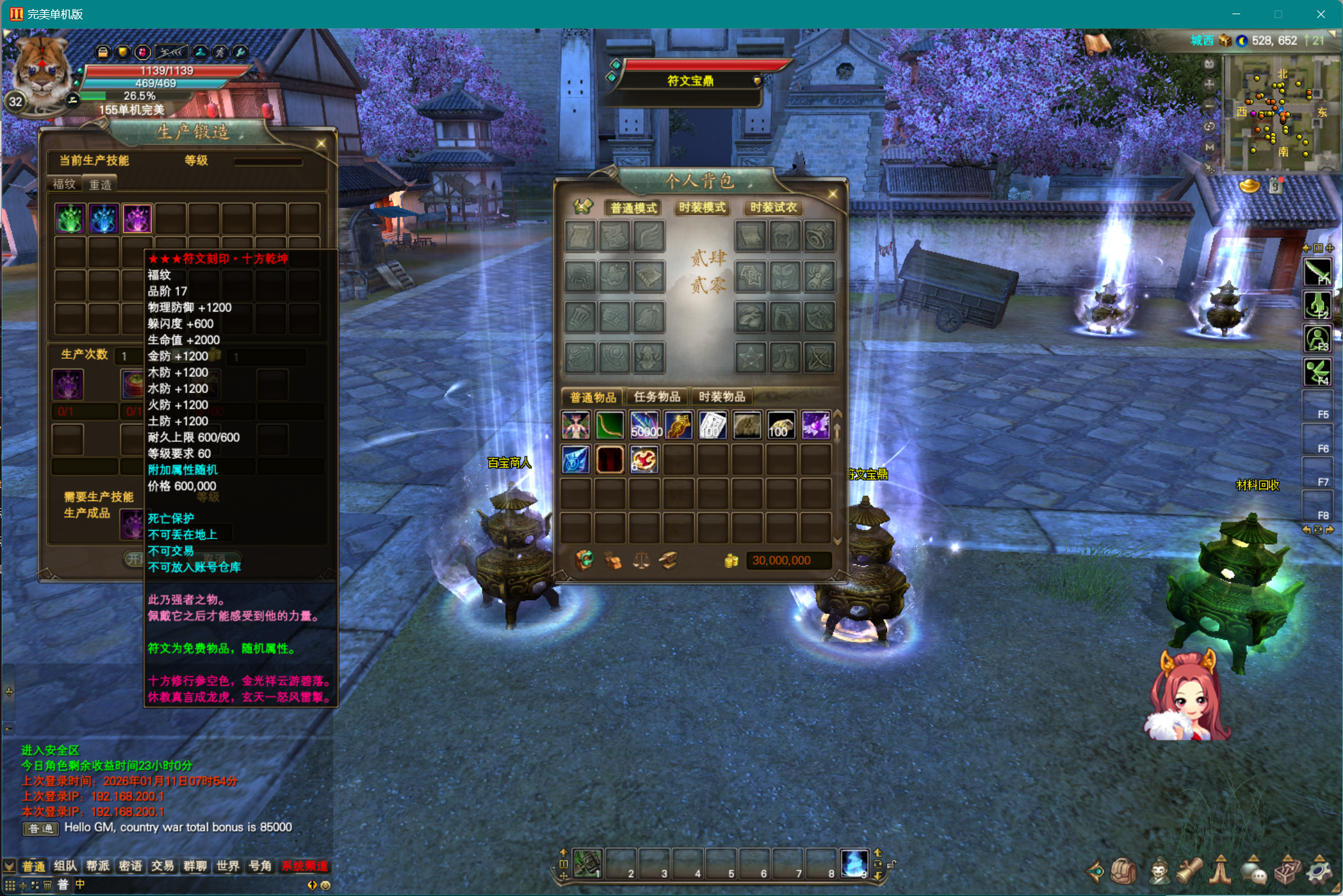Switch chat to the 组队 channel
Image resolution: width=1343 pixels, height=896 pixels.
click(65, 866)
